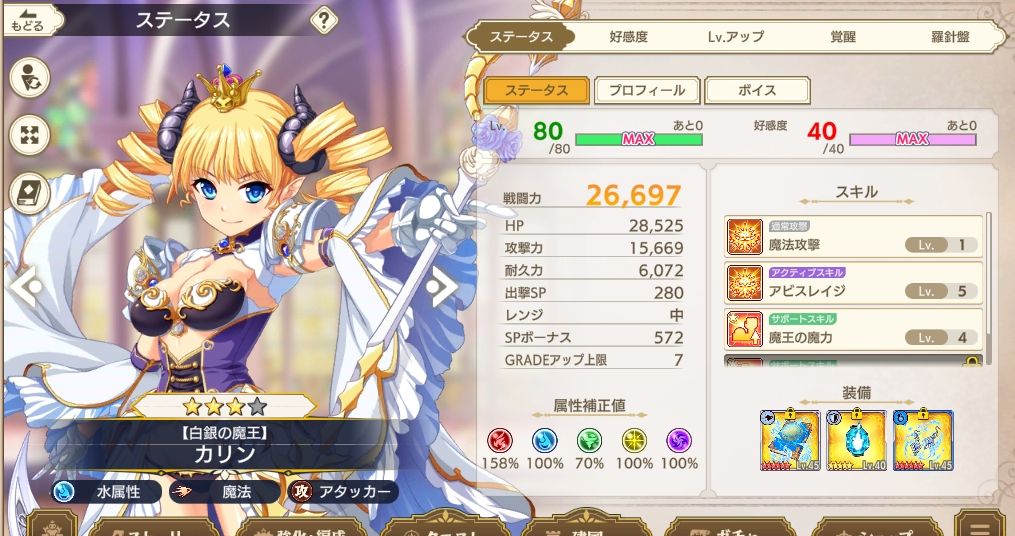Open the Lv.アップ tab

[735, 37]
